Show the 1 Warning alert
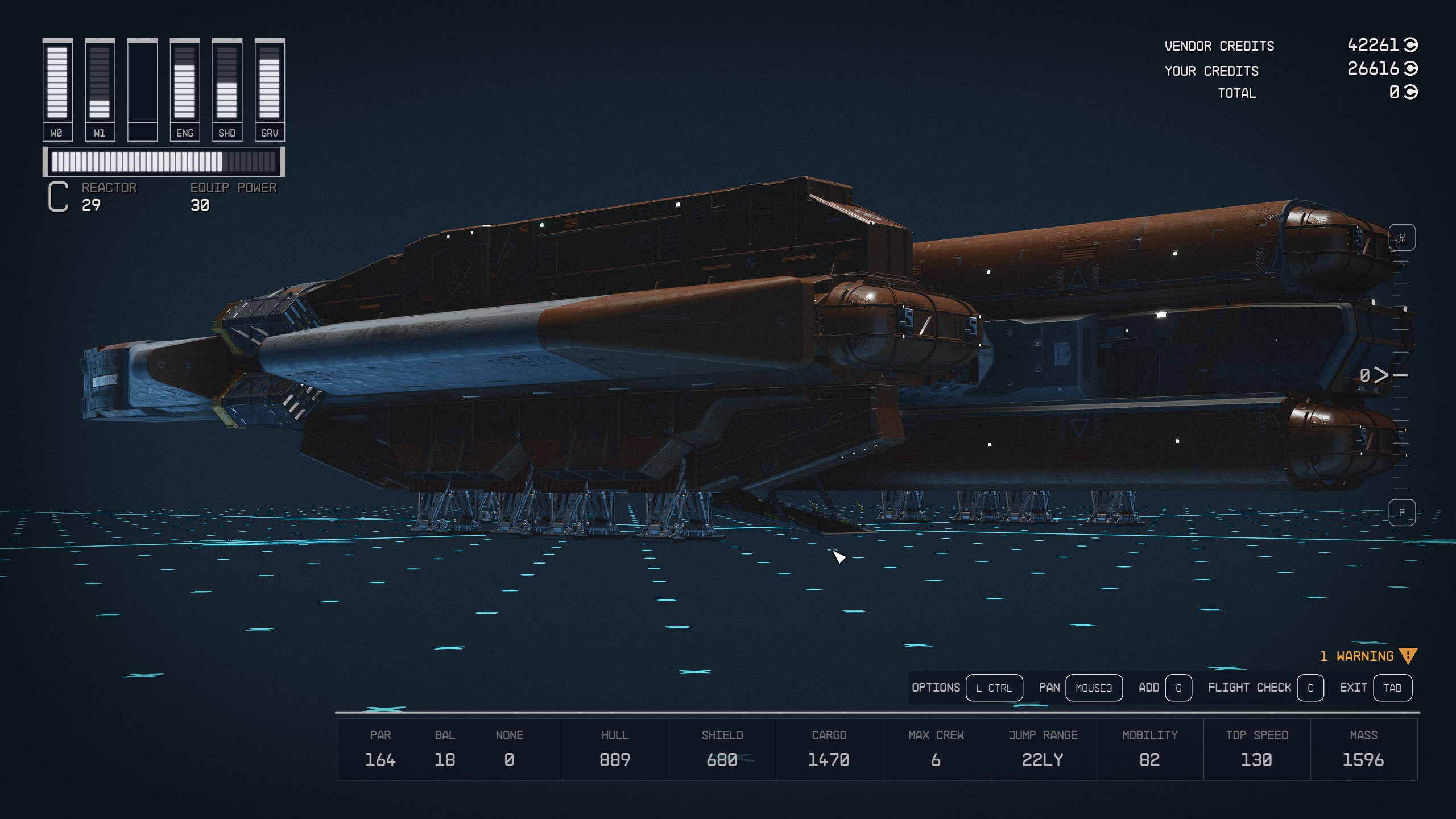Screen dimensions: 1456x819 click(x=1368, y=656)
